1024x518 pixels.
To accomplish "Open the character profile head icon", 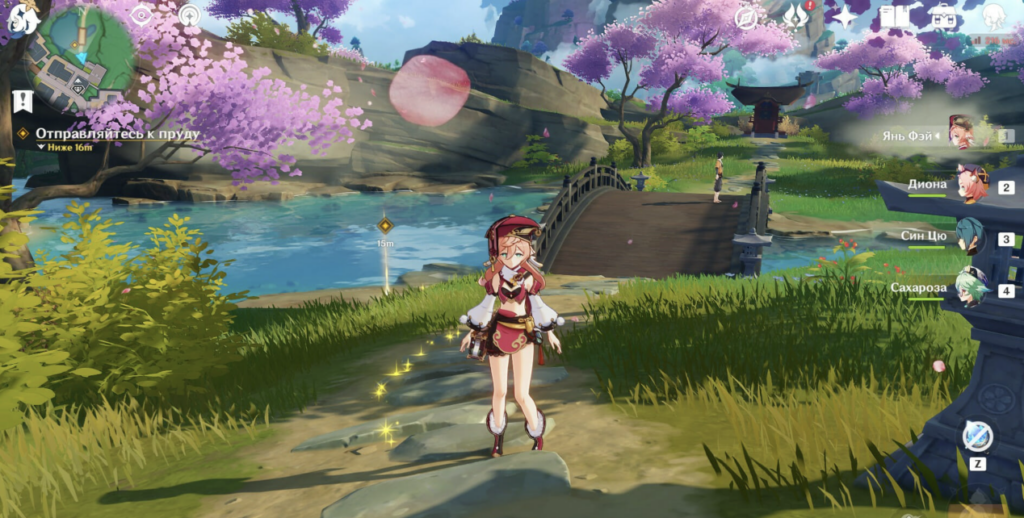I will coord(993,17).
